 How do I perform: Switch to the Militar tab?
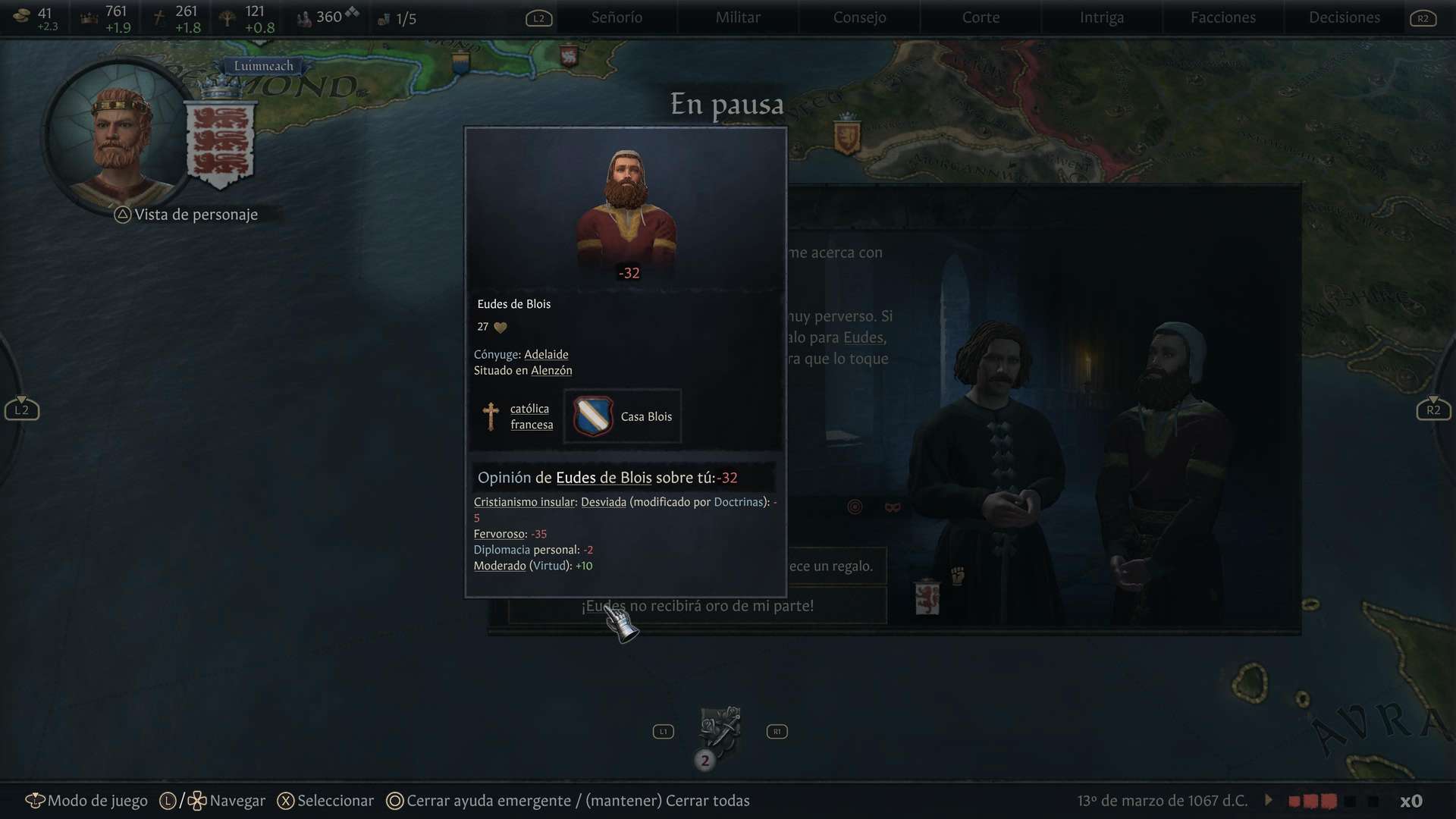point(738,17)
